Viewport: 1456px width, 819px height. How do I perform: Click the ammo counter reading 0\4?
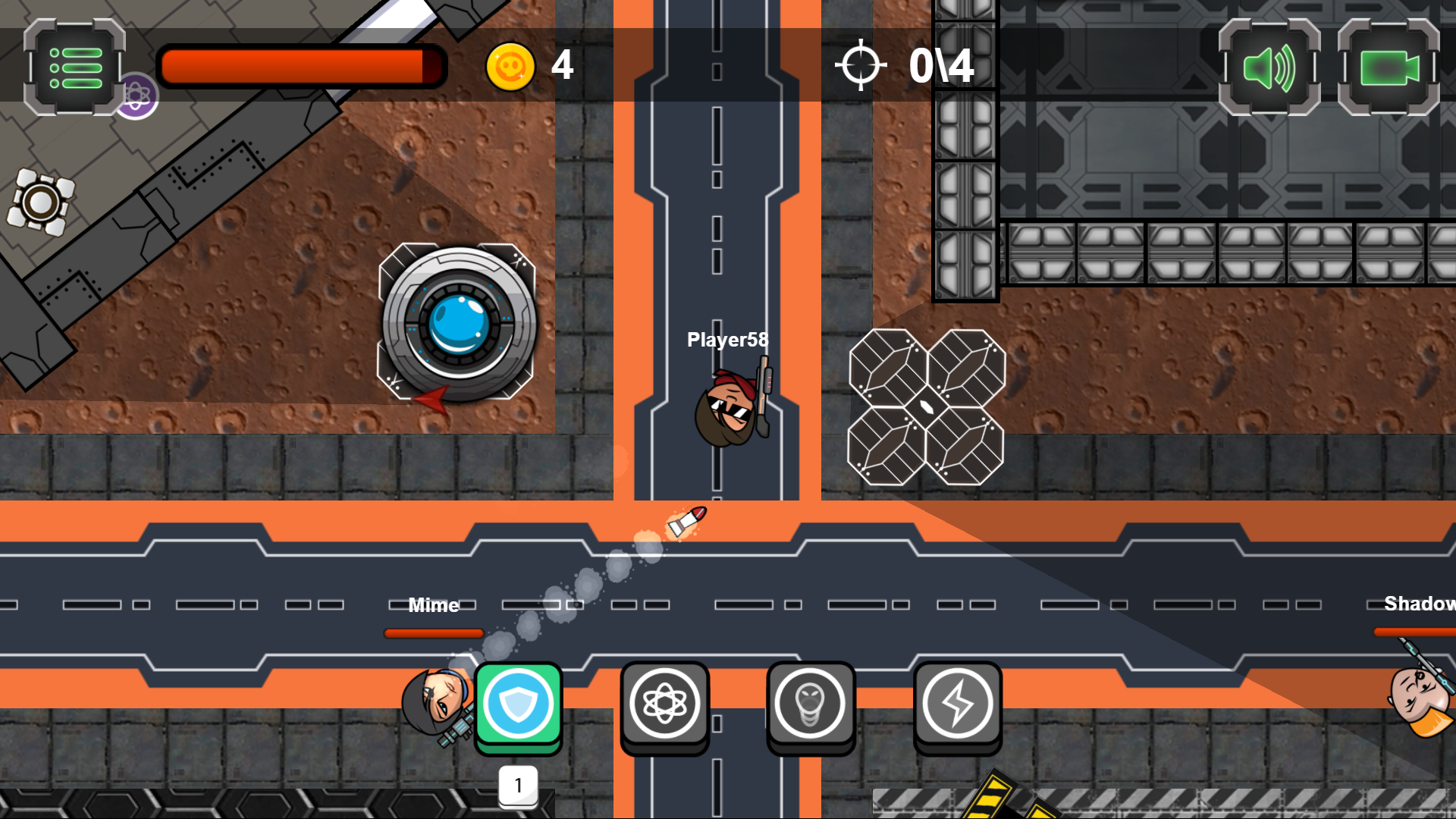click(942, 64)
